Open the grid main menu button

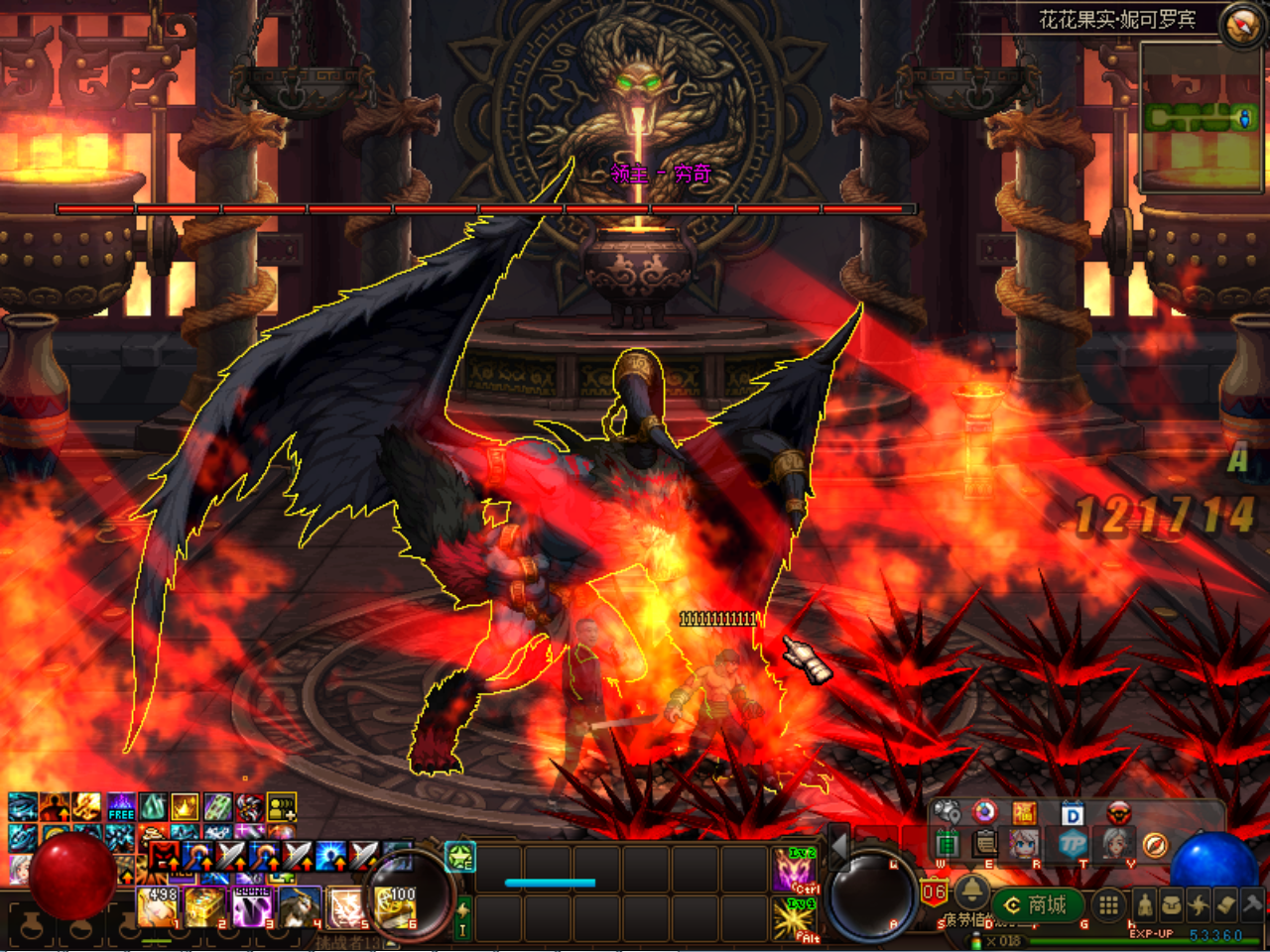(1108, 904)
